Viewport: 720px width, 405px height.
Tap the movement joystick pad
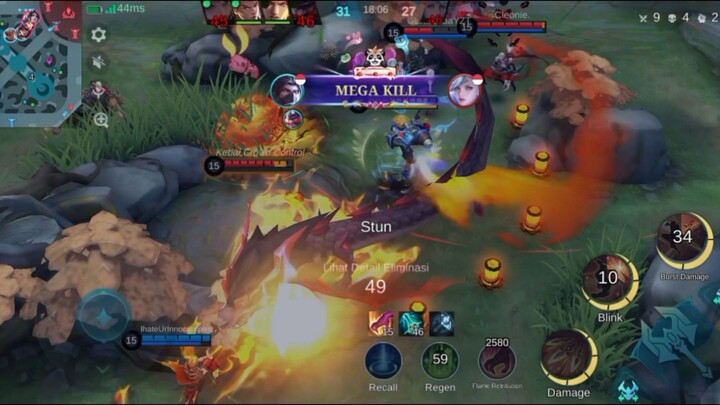pyautogui.click(x=104, y=316)
